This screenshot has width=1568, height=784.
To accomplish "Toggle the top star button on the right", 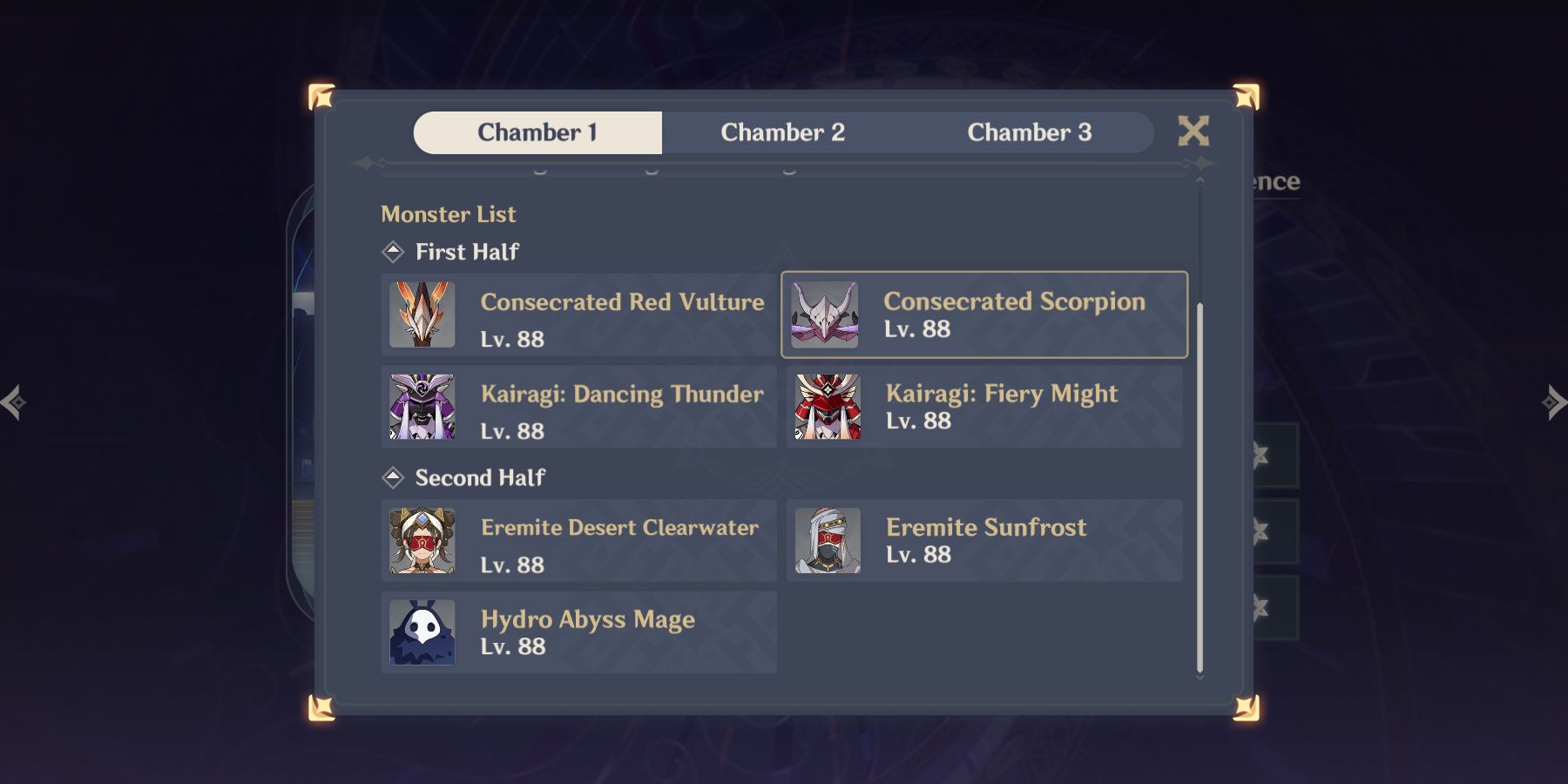I will click(x=1260, y=456).
